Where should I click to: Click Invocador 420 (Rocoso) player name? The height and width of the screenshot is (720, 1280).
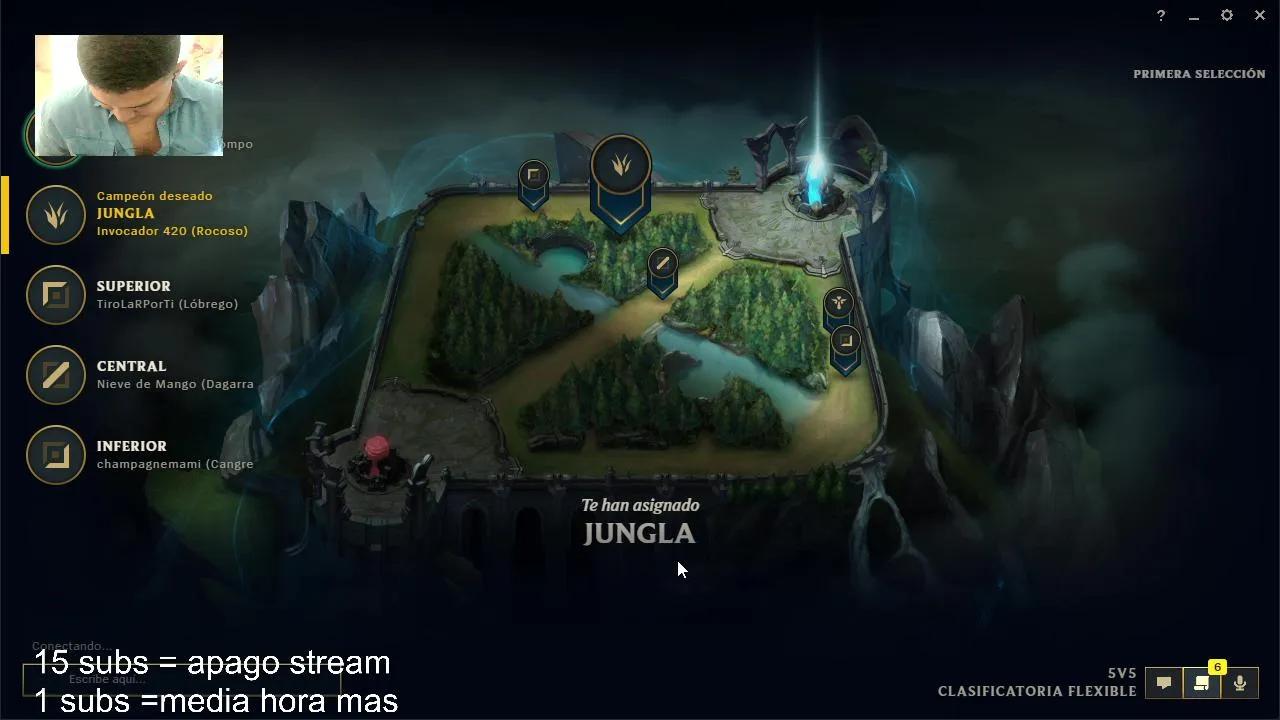click(x=172, y=231)
